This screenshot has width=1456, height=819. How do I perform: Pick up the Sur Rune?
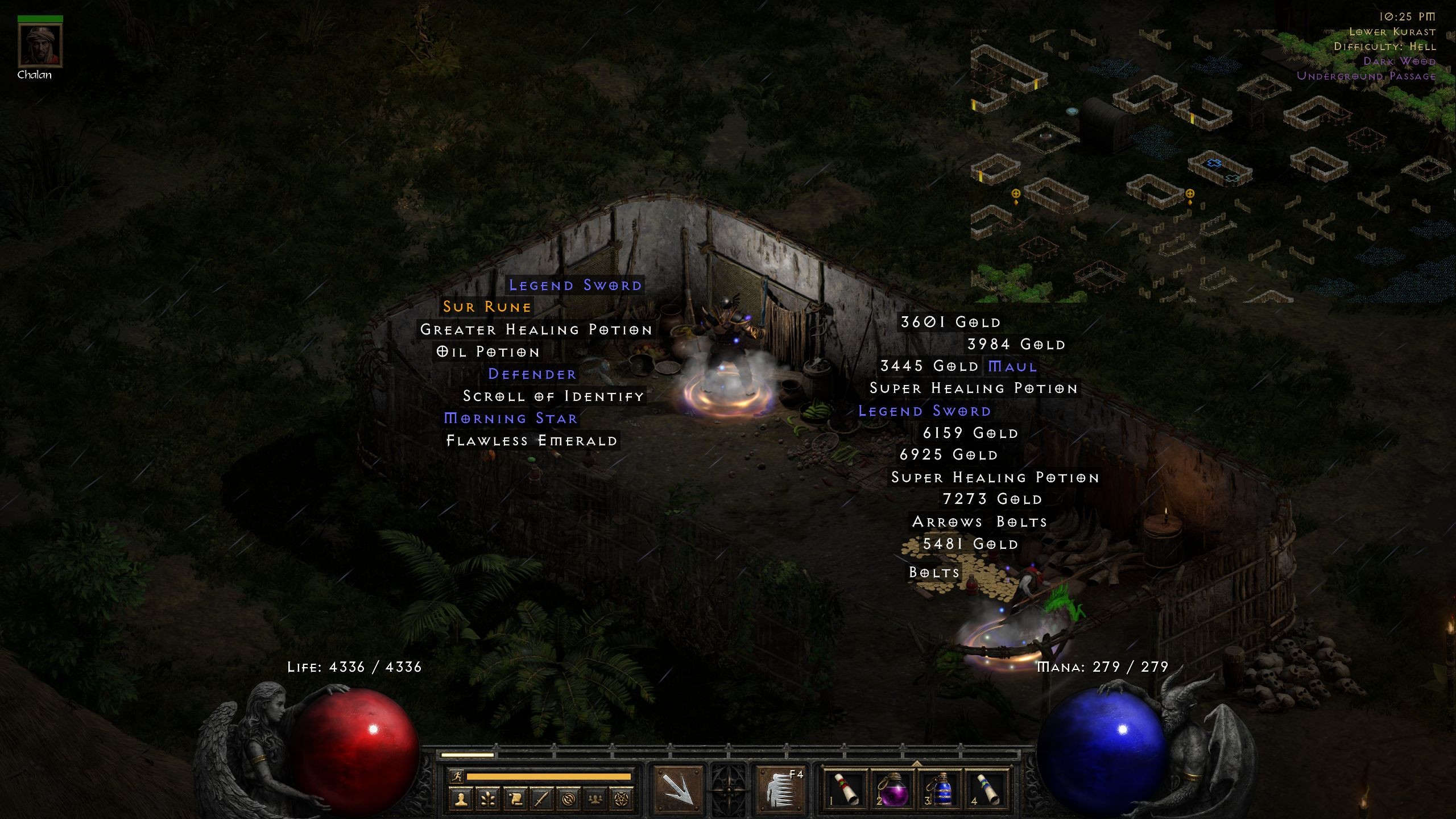(487, 307)
